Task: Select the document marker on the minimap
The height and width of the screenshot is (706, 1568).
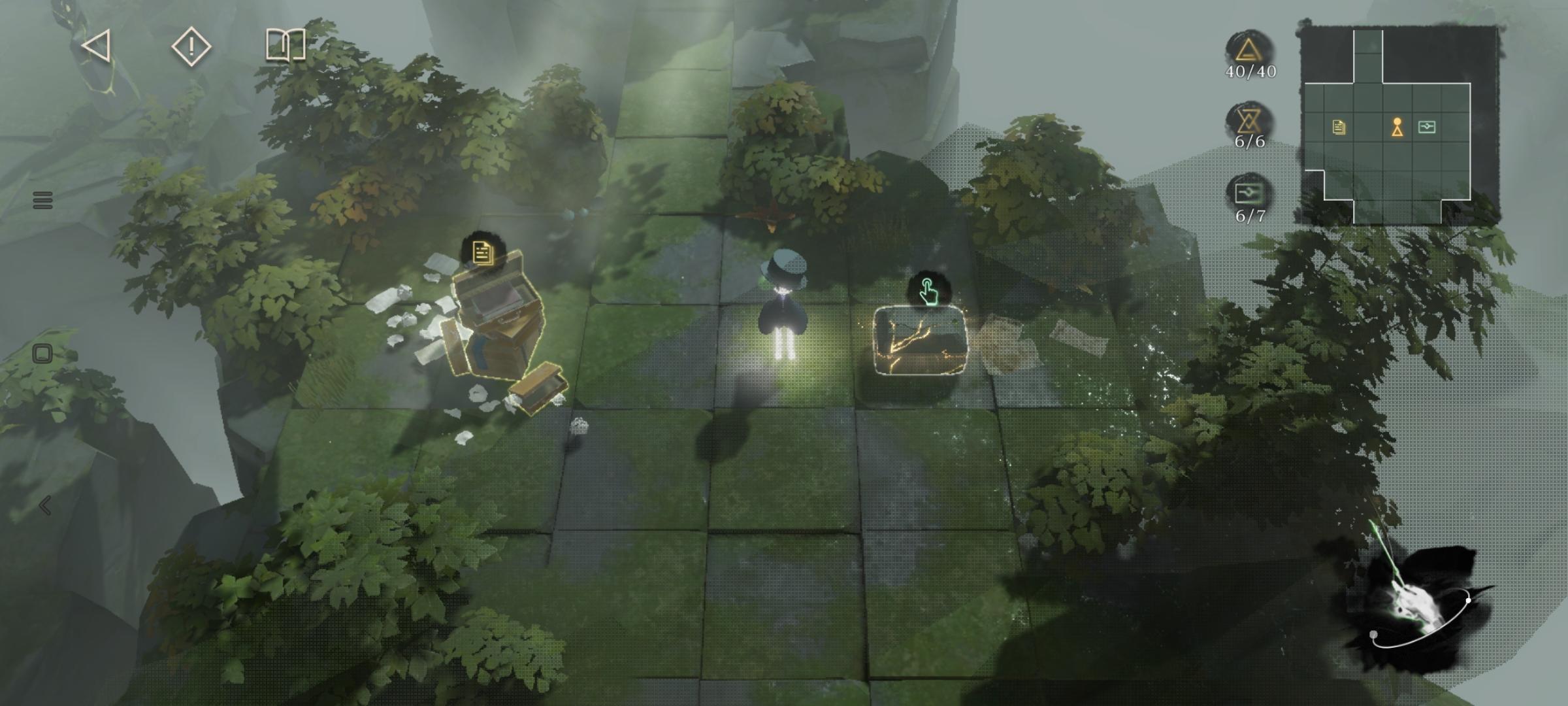Action: point(1339,127)
